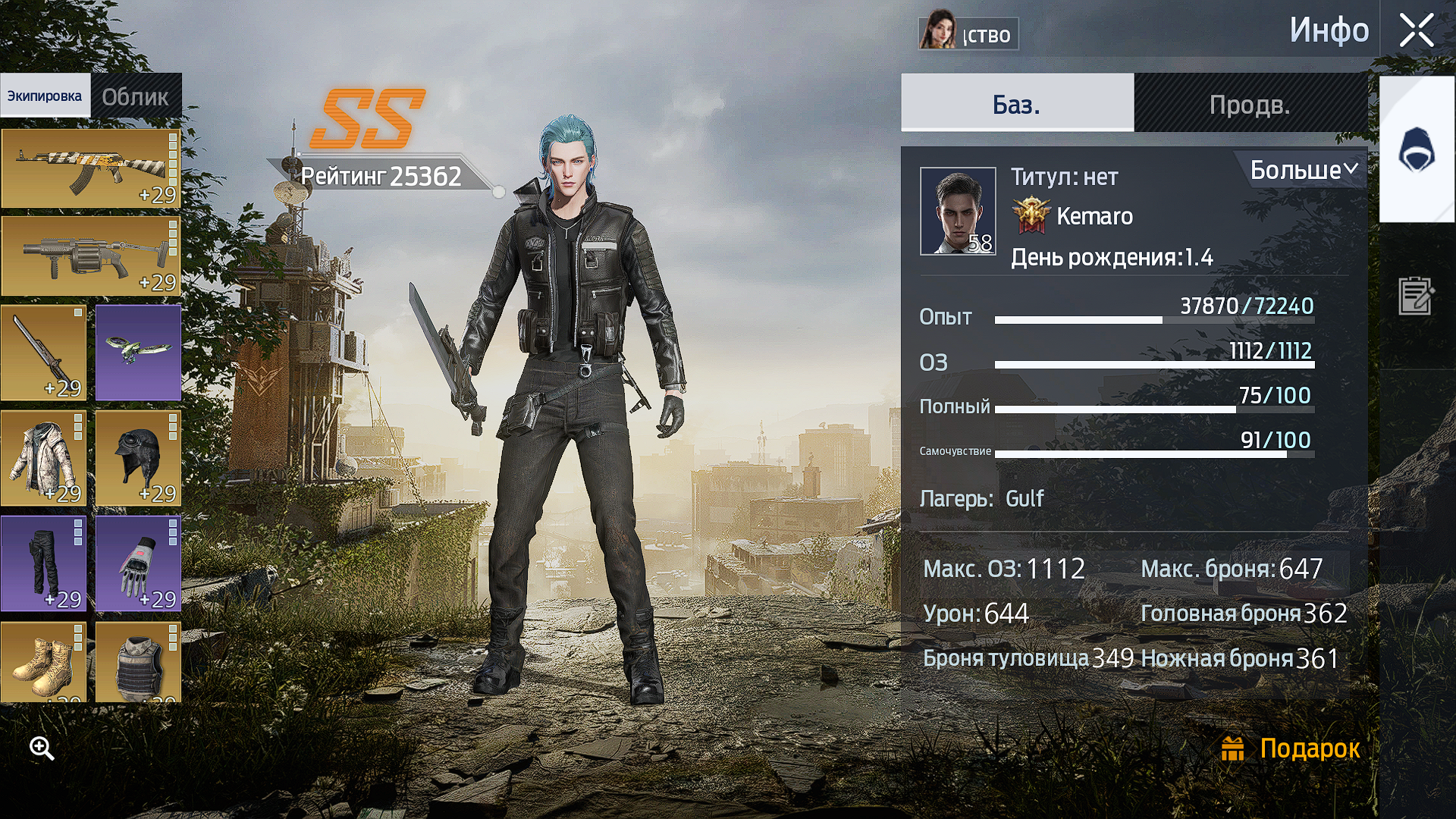Click Kemaro's portrait avatar
This screenshot has height=819, width=1456.
(958, 211)
